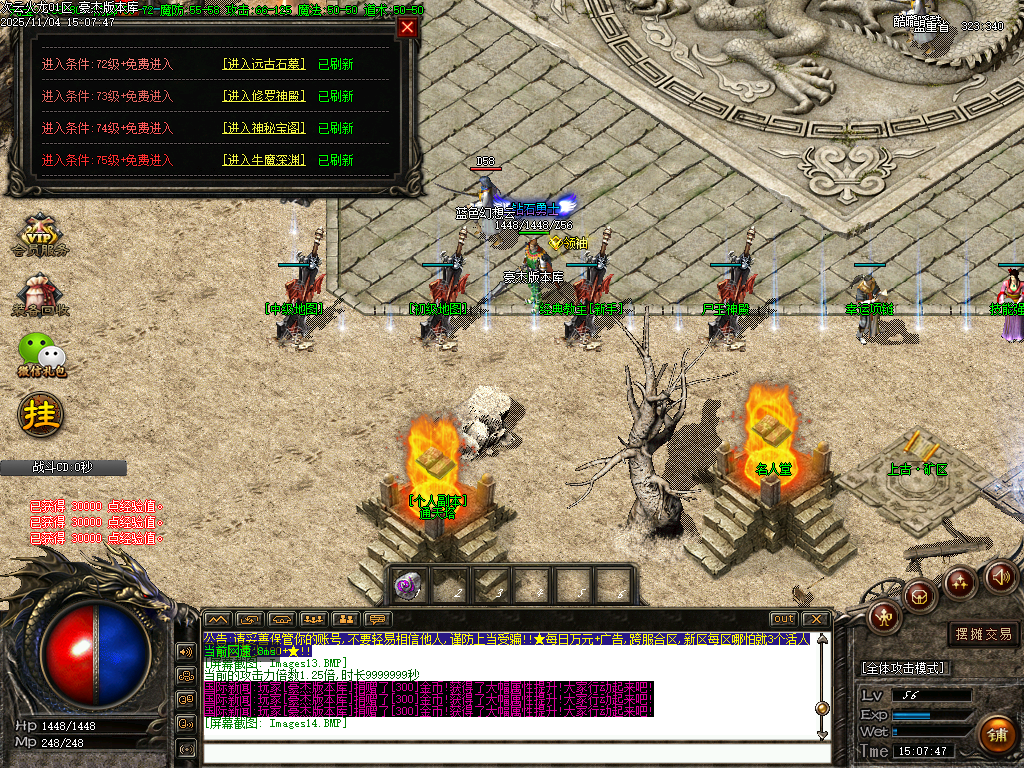Switch the 全体攻击模式 attack mode
1024x768 pixels.
(x=904, y=668)
